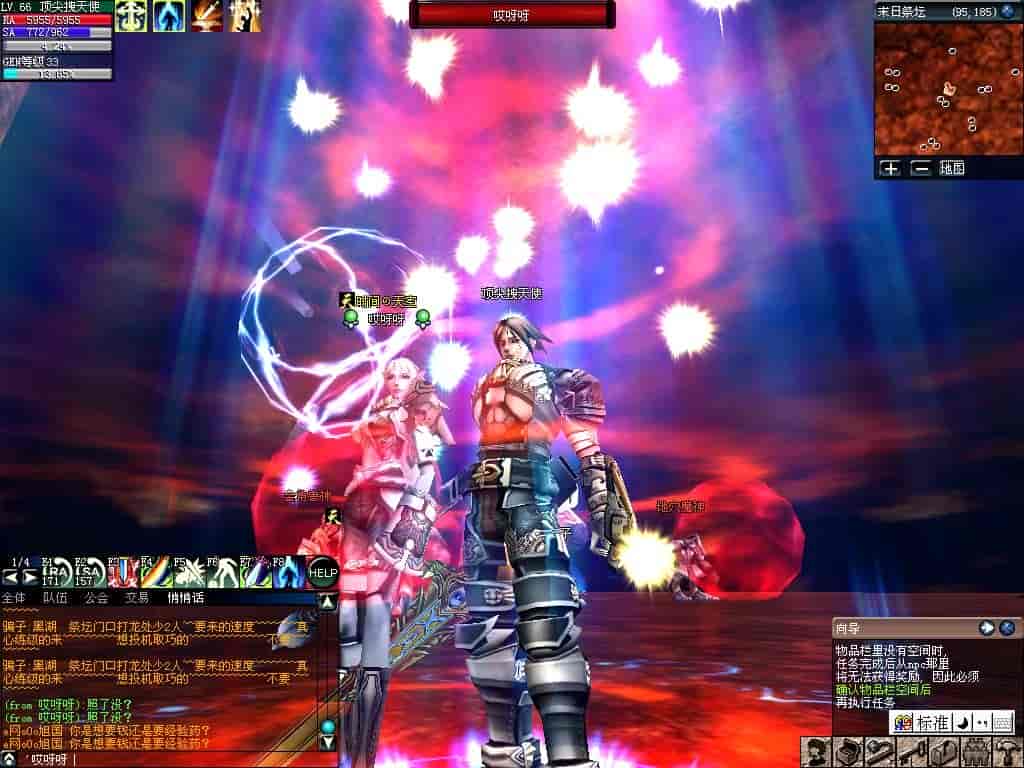Zoom in the minimap with plus button

click(890, 169)
